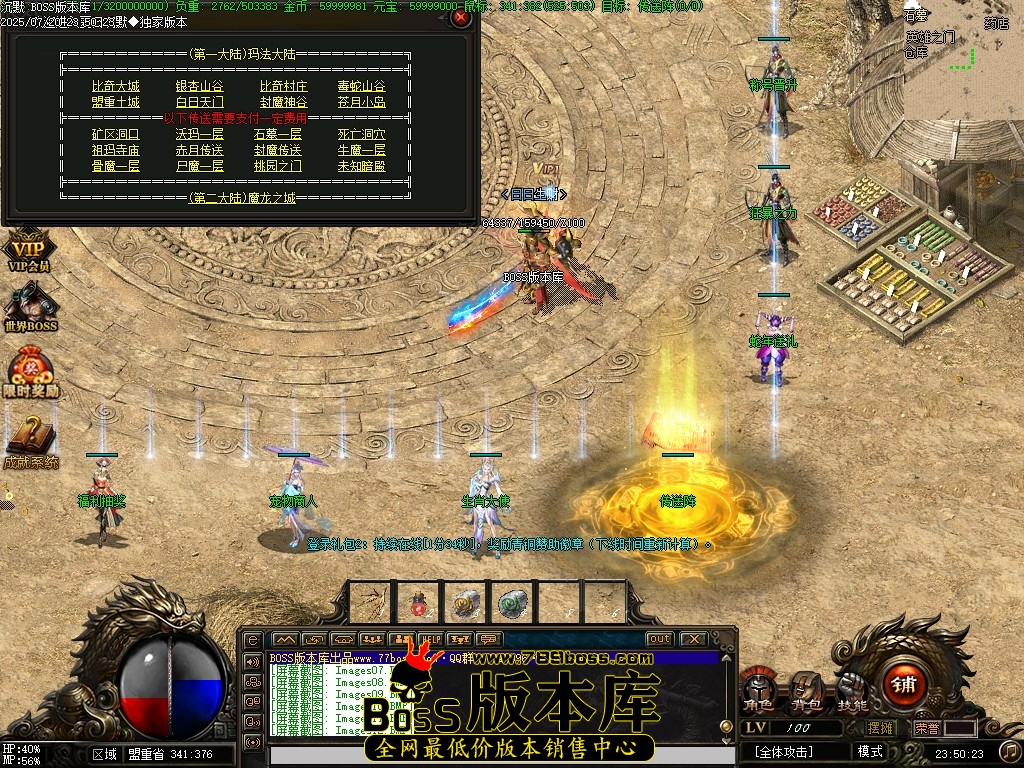Open the VIP会员 panel
Screen dimensions: 1024x768
[28, 250]
